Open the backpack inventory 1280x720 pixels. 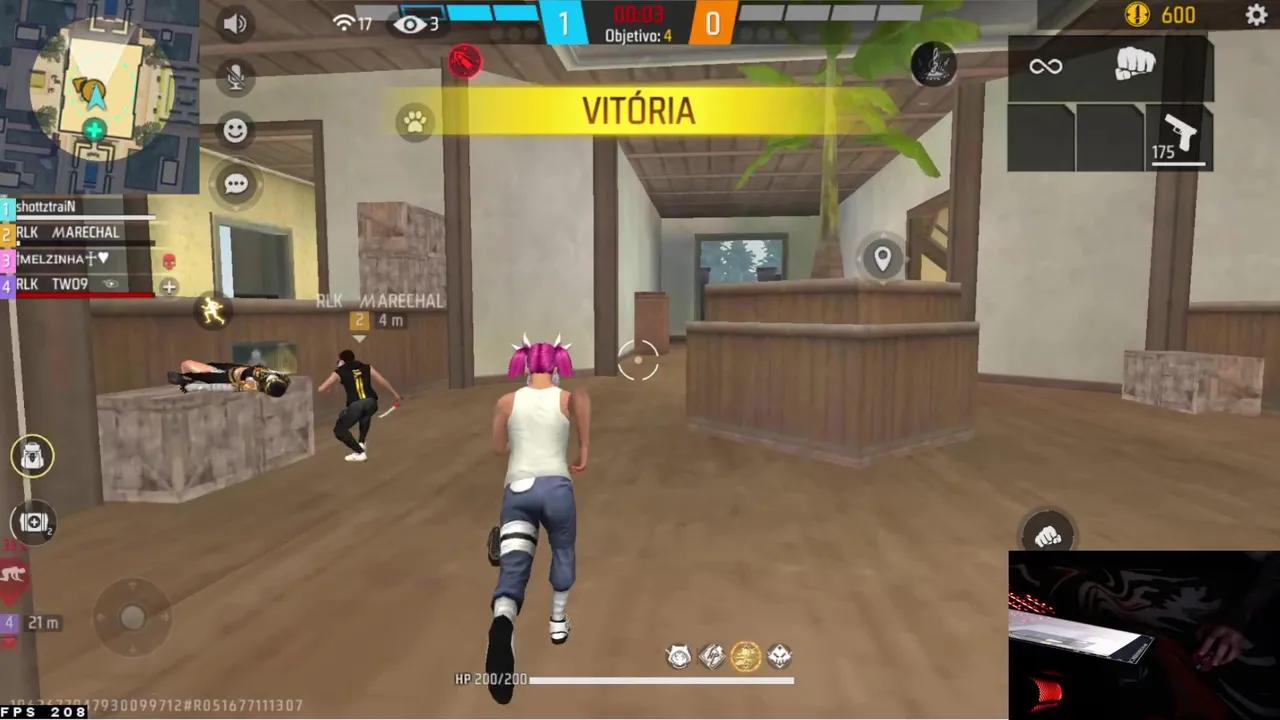pyautogui.click(x=33, y=457)
